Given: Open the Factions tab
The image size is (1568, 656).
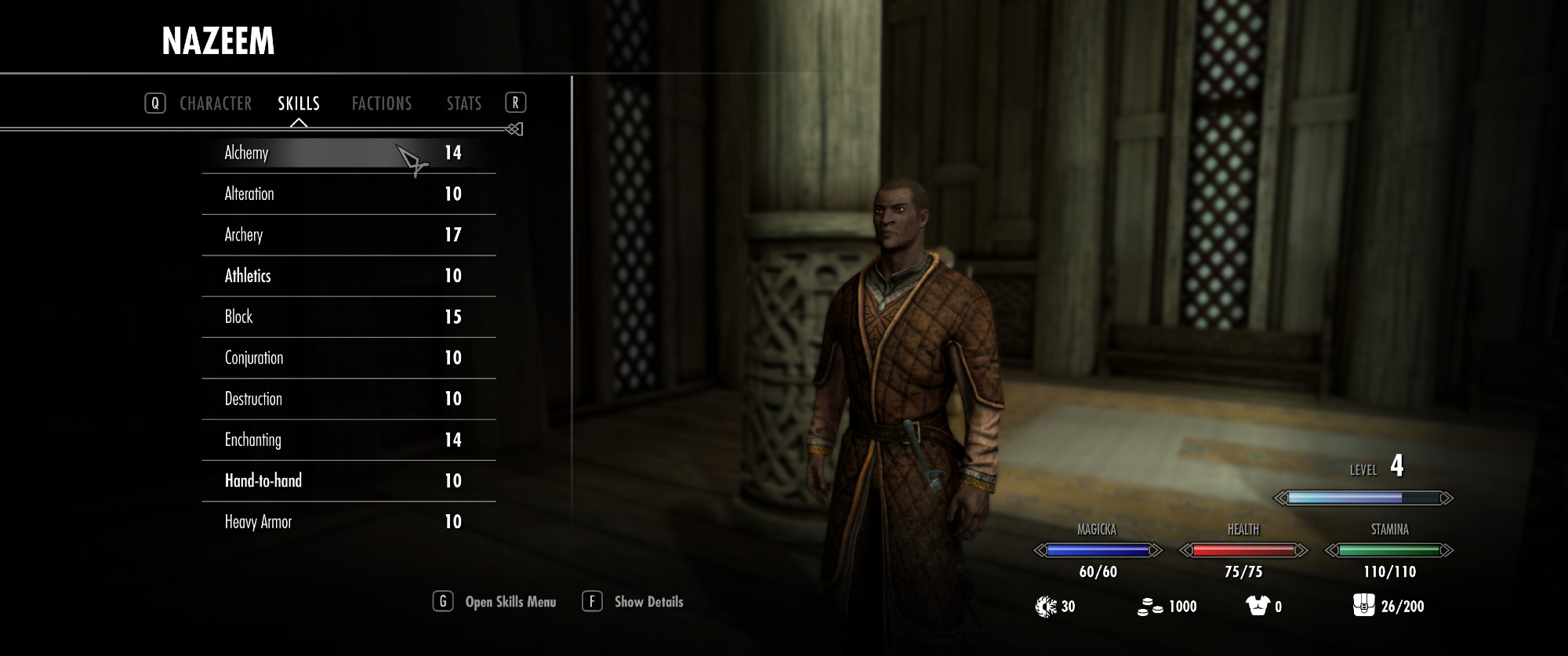Looking at the screenshot, I should coord(382,103).
